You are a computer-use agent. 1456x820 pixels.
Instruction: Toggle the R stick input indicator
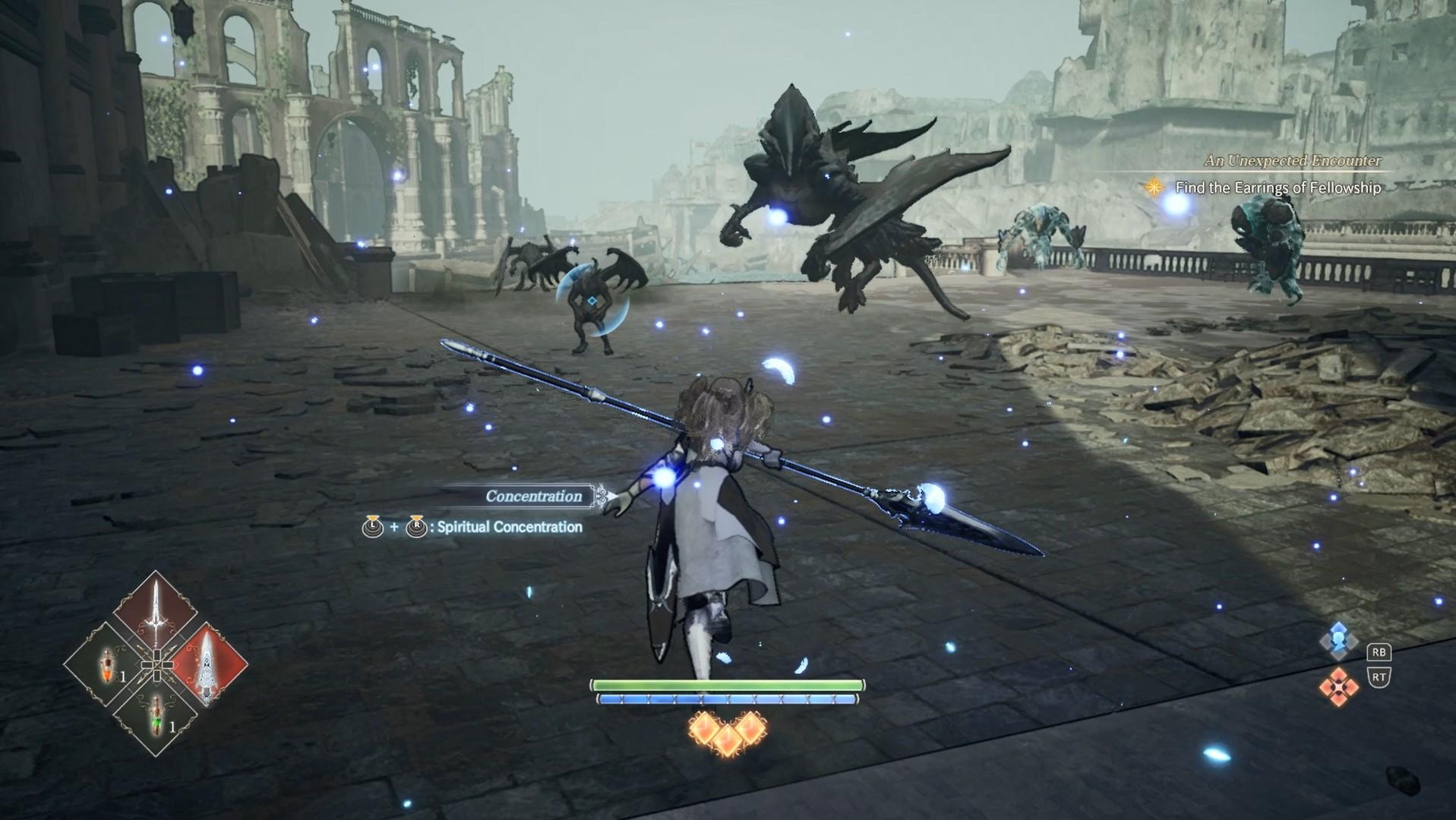(x=416, y=528)
